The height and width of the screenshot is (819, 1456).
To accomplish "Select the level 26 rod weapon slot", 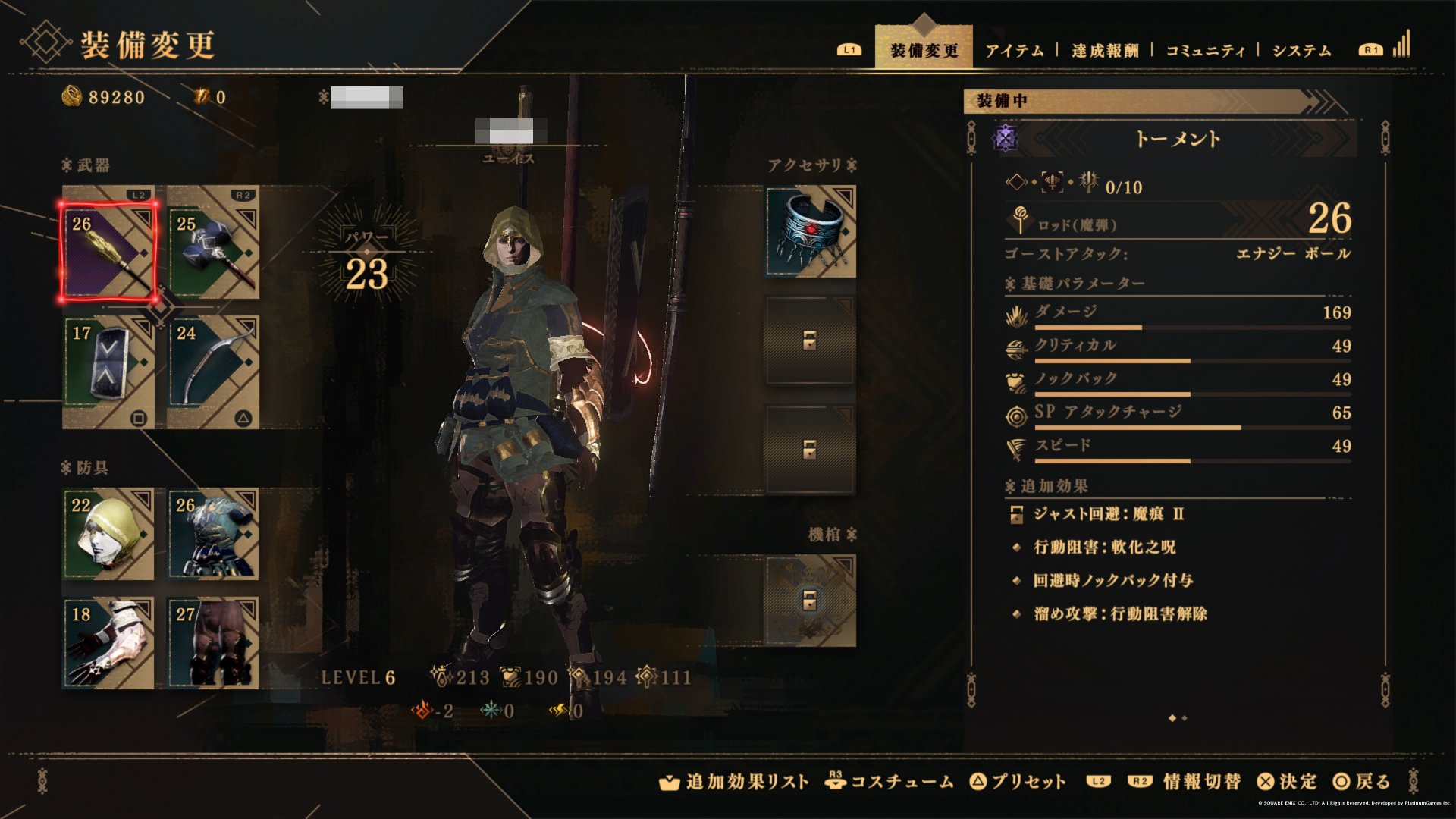I will pyautogui.click(x=108, y=251).
